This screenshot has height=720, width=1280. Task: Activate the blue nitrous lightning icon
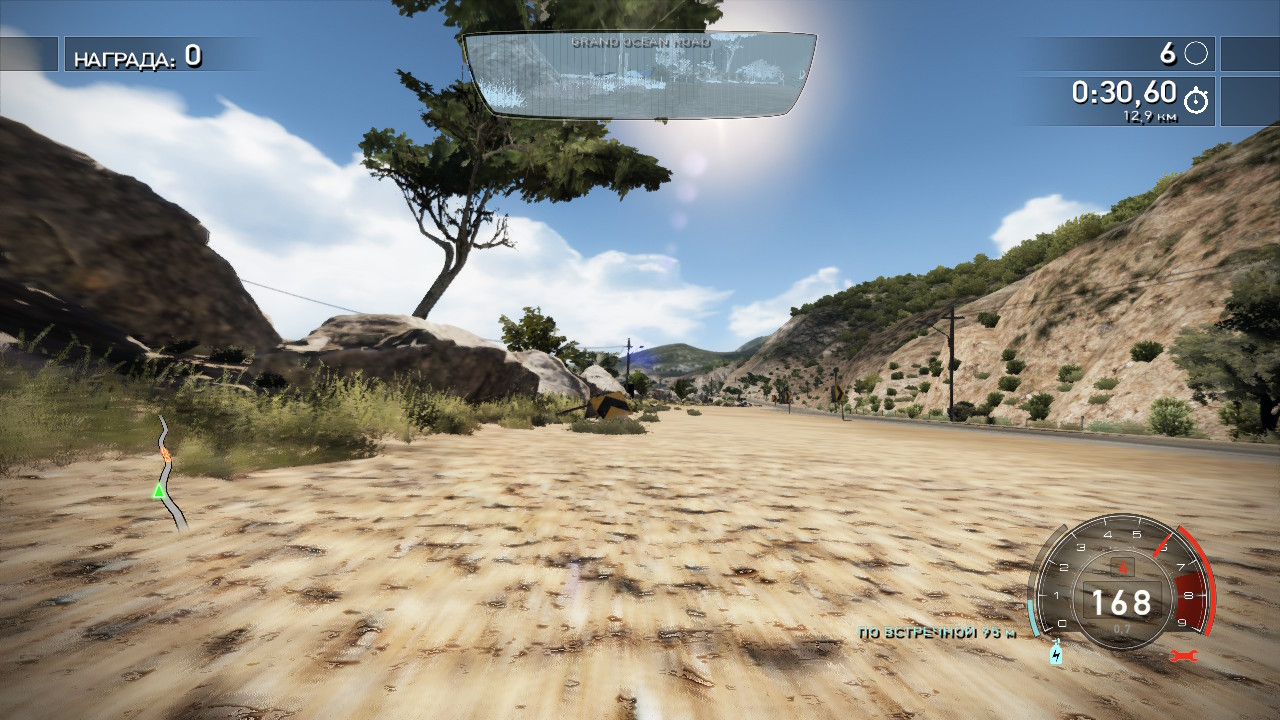click(x=1056, y=655)
